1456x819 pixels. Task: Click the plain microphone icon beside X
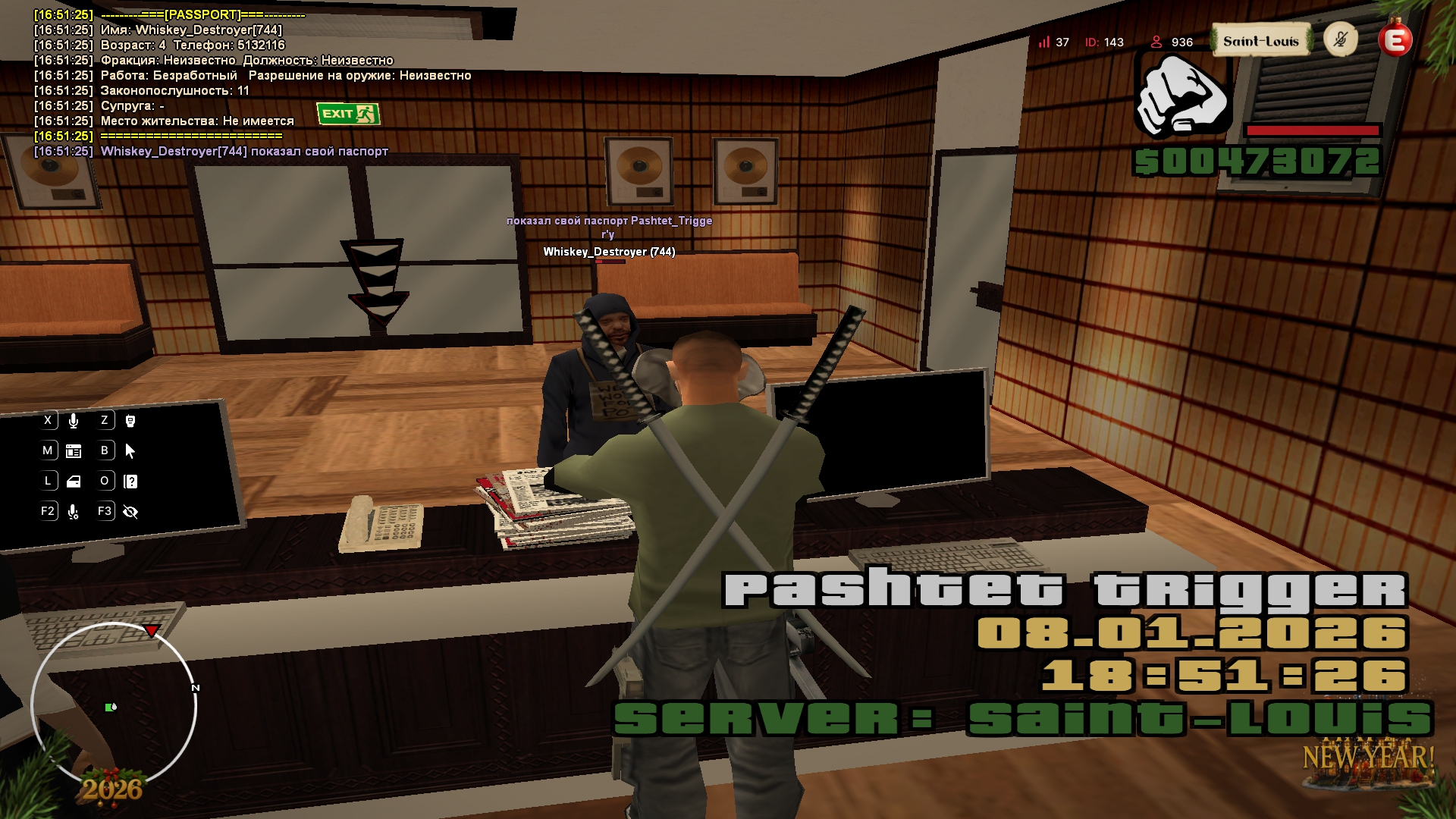[x=74, y=421]
